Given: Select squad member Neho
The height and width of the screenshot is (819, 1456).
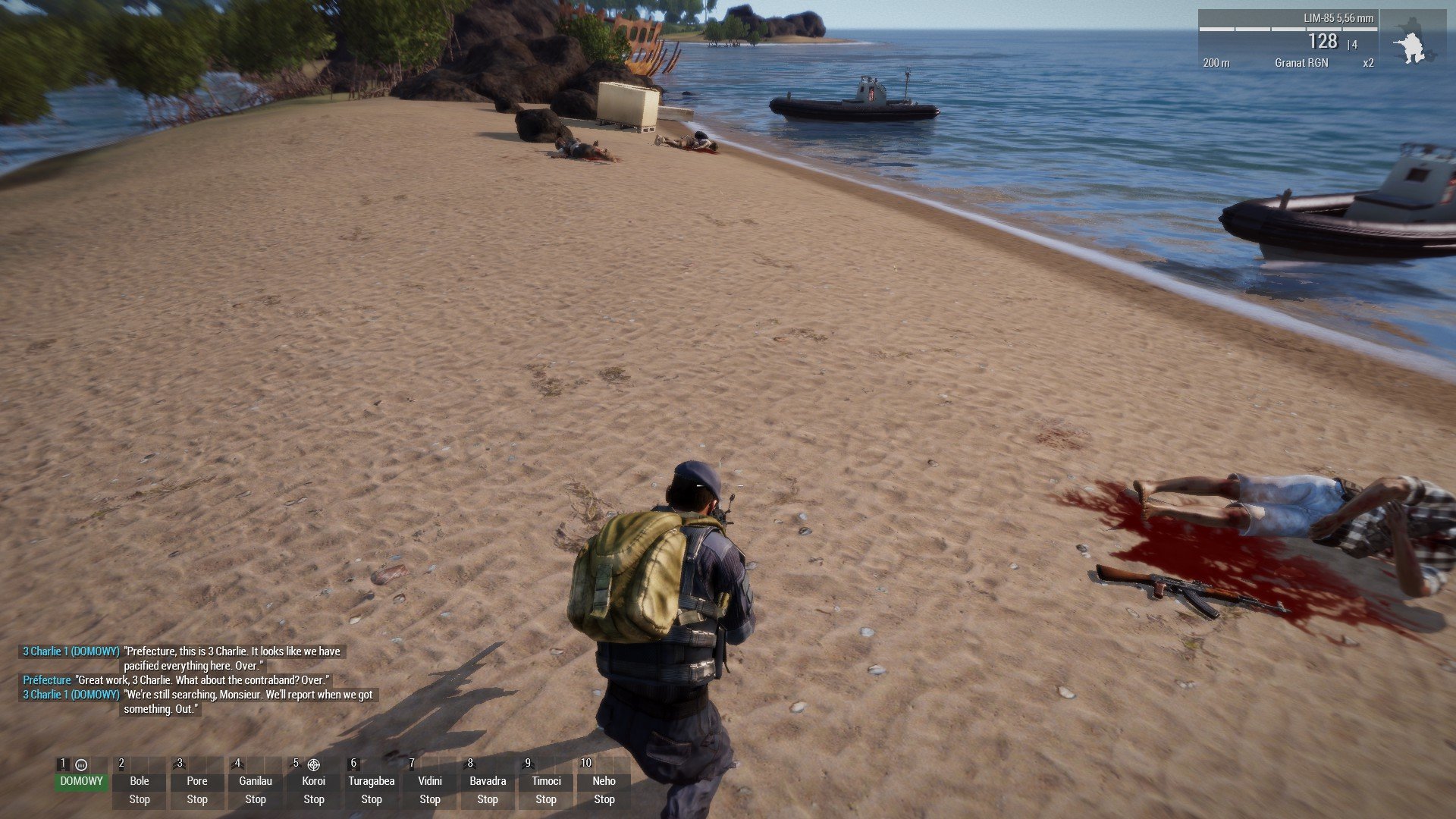Looking at the screenshot, I should (x=604, y=781).
